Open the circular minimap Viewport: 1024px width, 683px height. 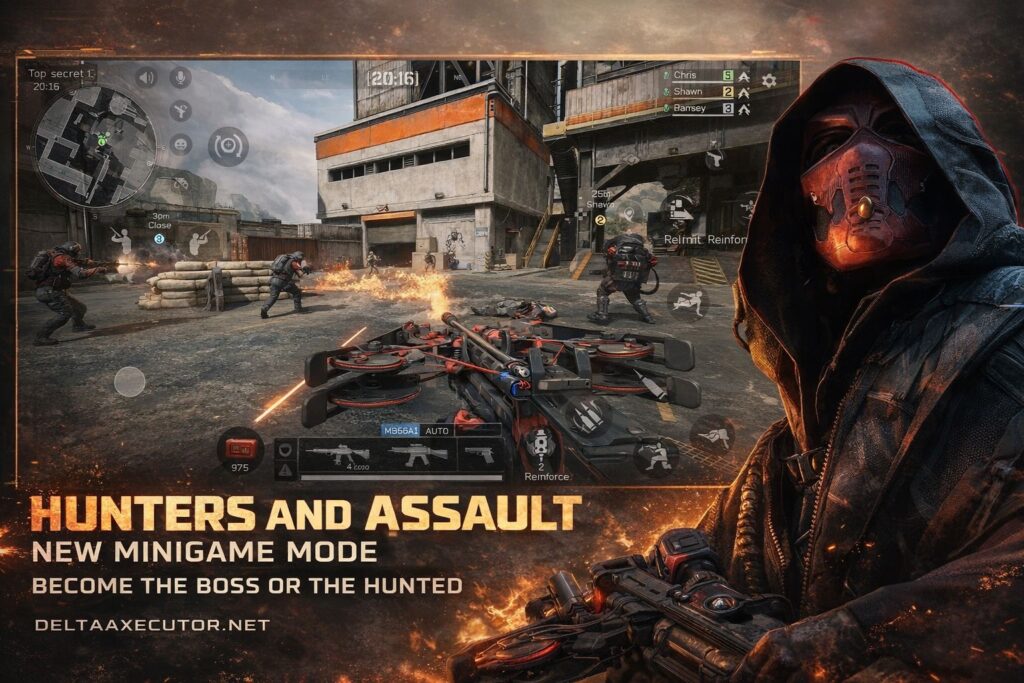click(x=94, y=145)
